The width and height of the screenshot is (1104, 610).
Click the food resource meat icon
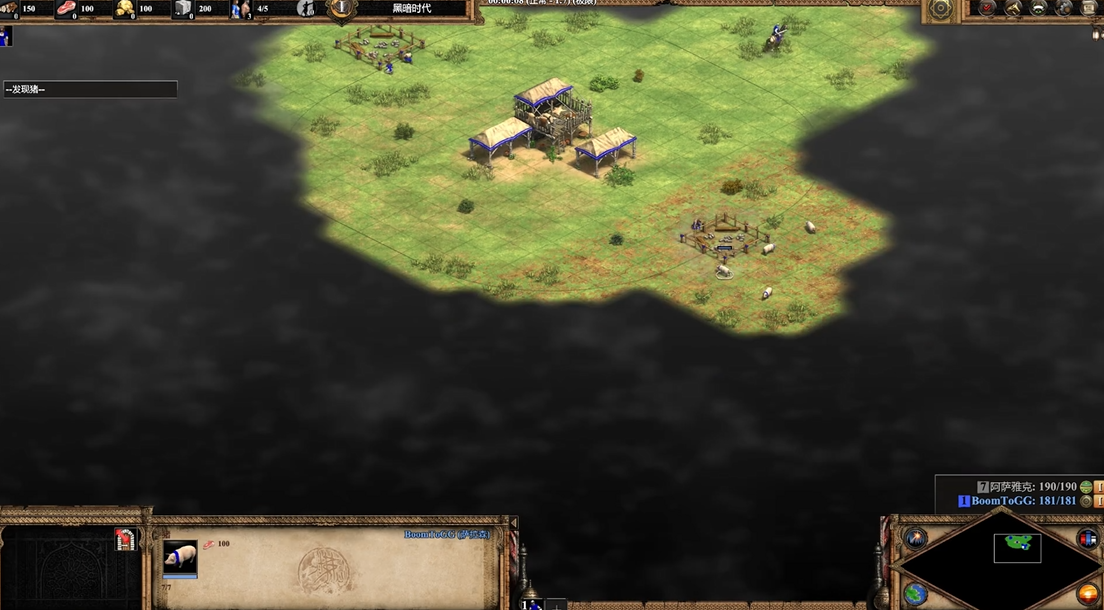[66, 9]
